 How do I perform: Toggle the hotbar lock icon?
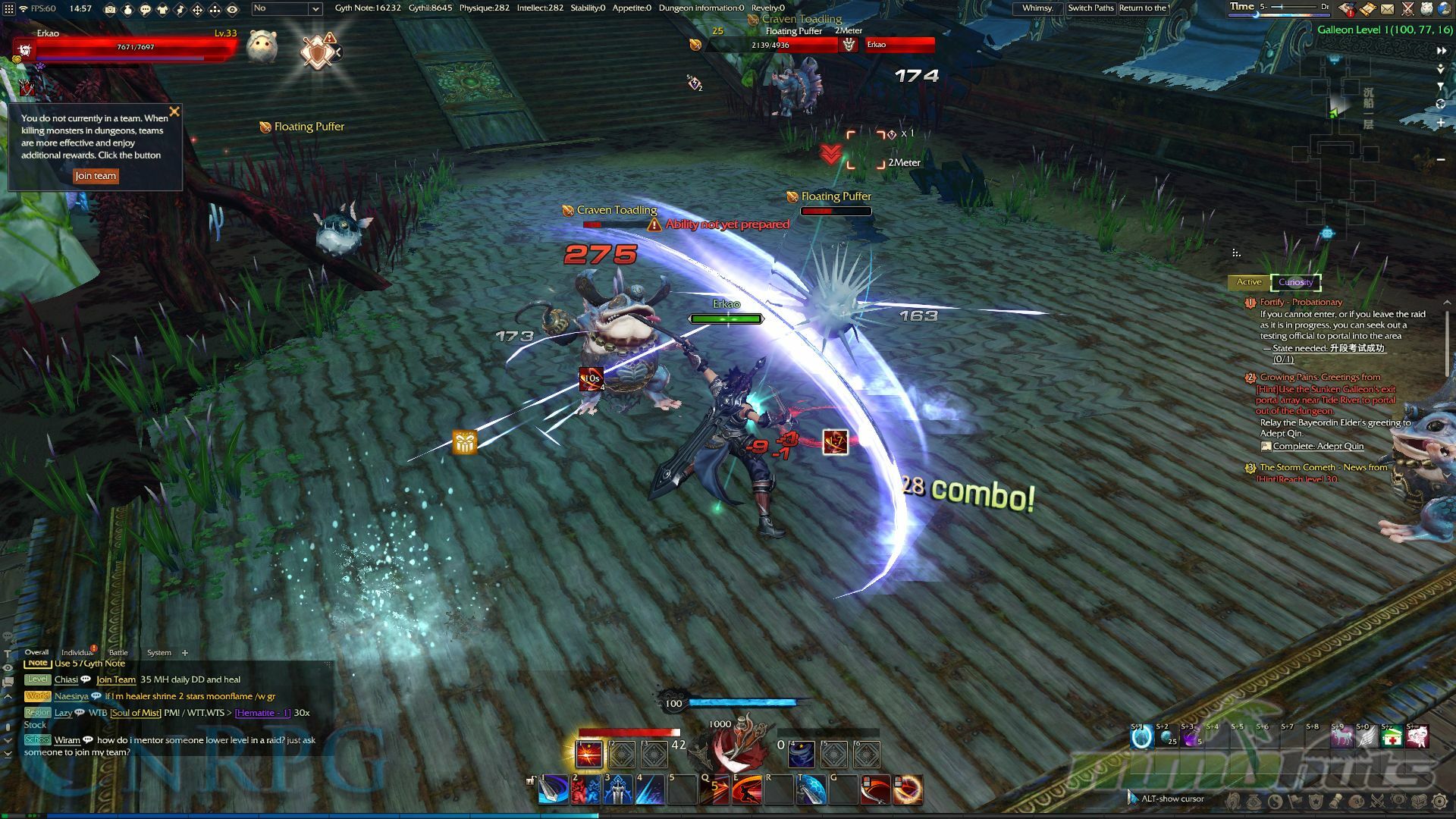[531, 780]
